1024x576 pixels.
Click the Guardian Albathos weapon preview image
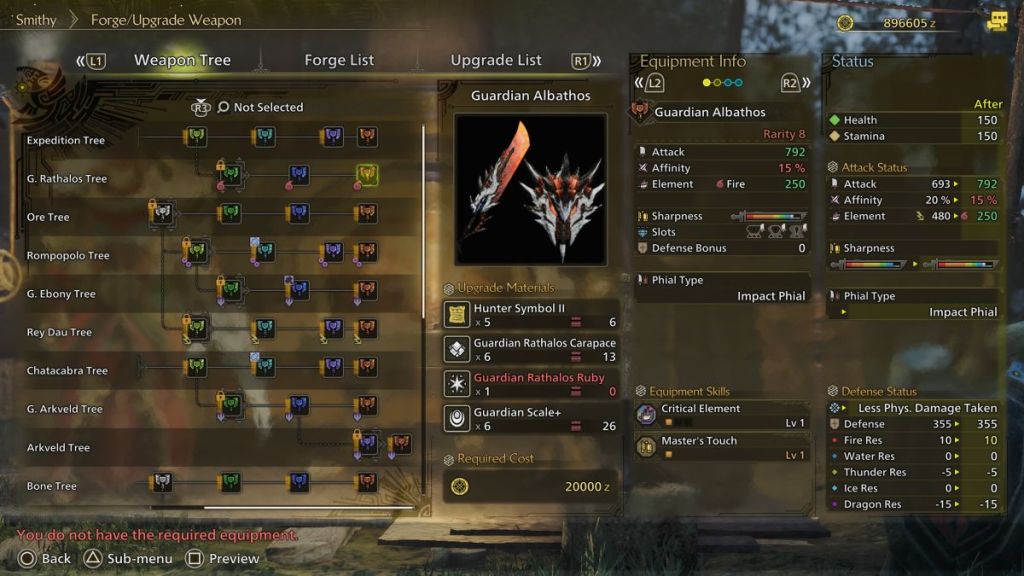click(x=530, y=189)
